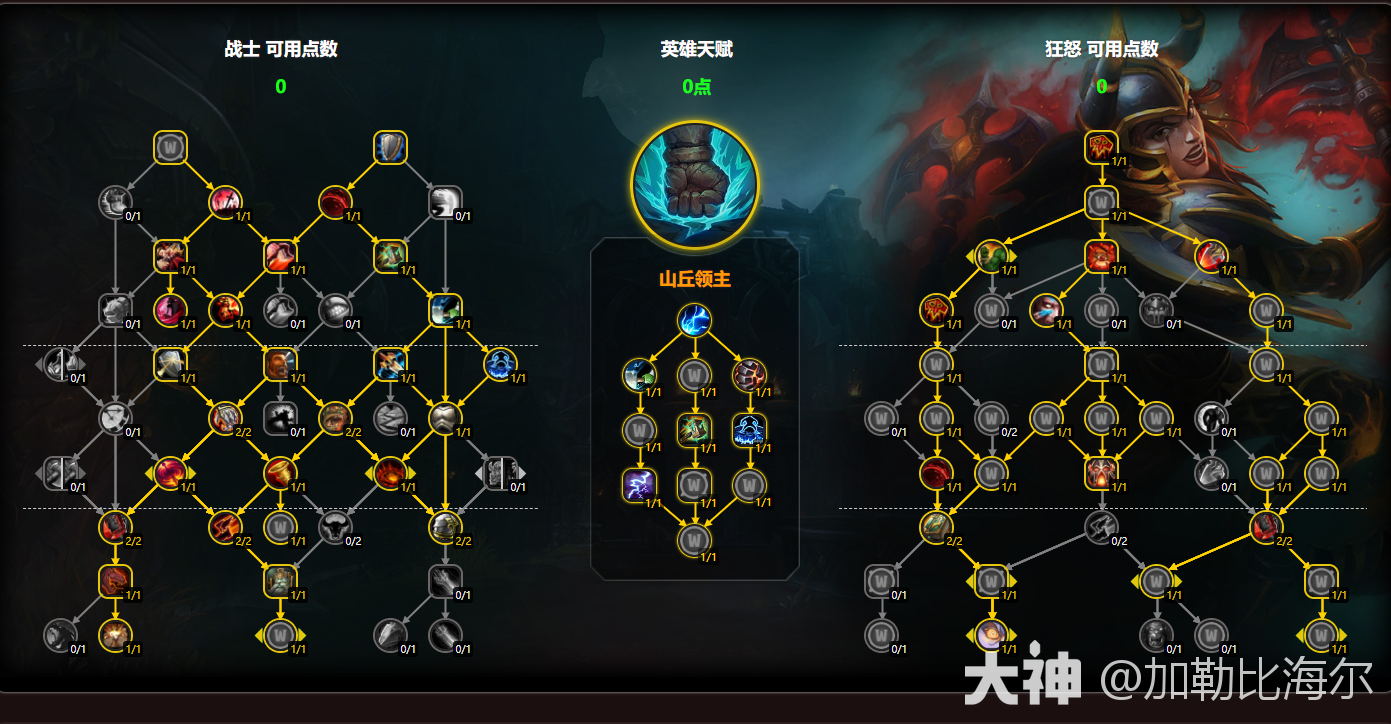This screenshot has width=1391, height=724.
Task: Click the 战士 可用点数 header
Action: point(281,48)
